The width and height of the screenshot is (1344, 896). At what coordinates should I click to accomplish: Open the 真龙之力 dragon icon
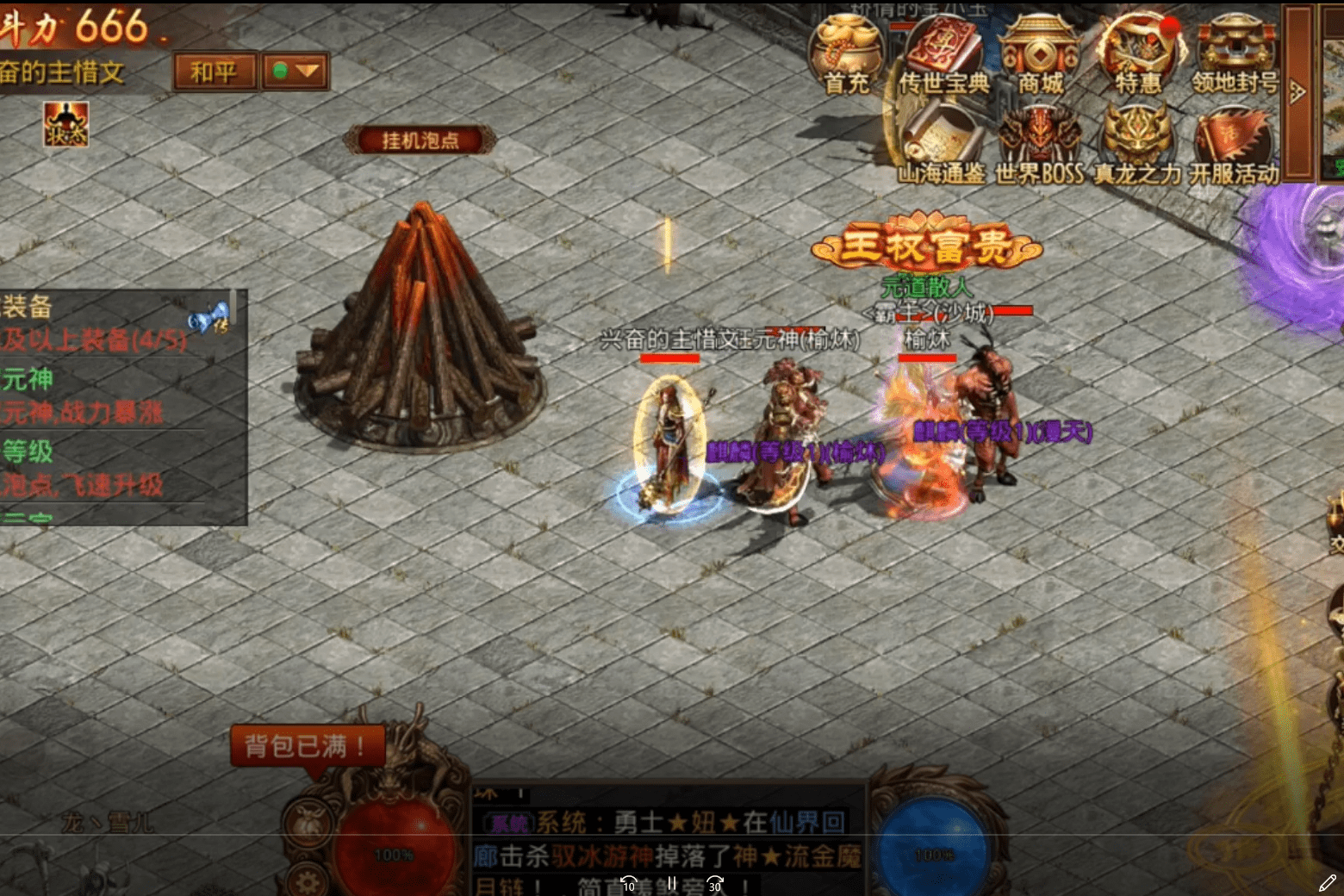pos(1133,138)
